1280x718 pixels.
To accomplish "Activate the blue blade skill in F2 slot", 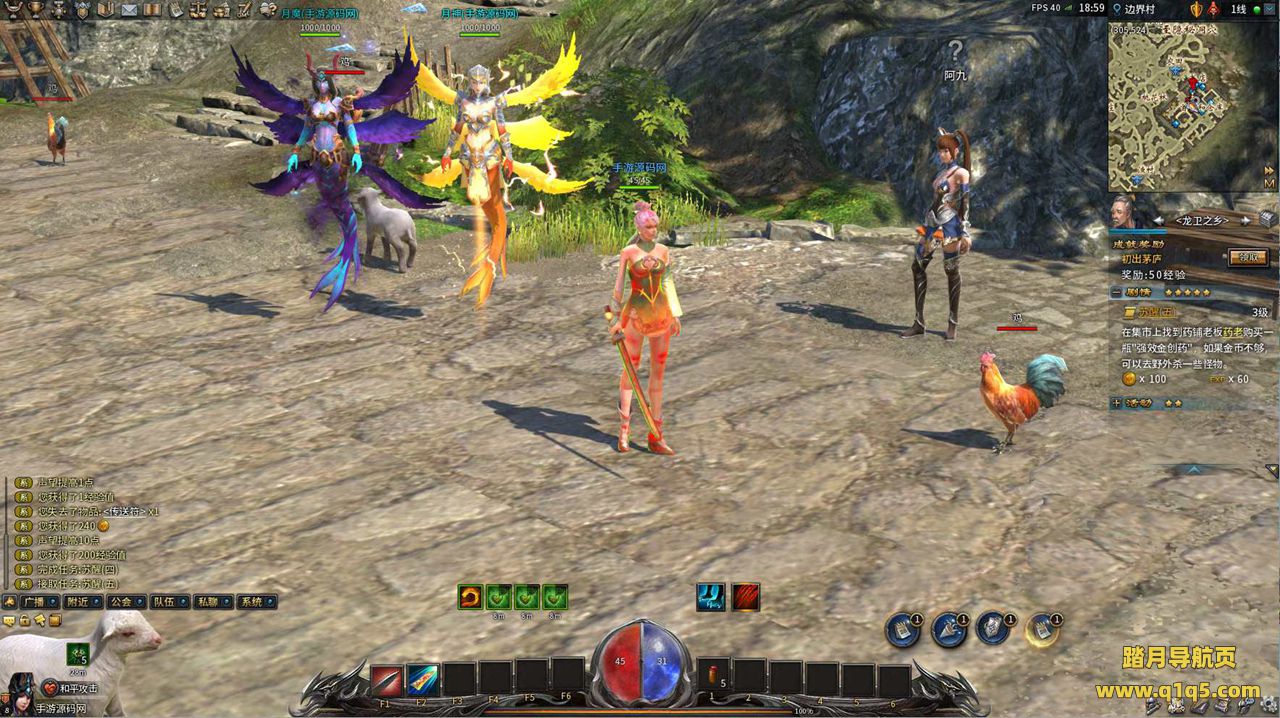I will [x=422, y=680].
